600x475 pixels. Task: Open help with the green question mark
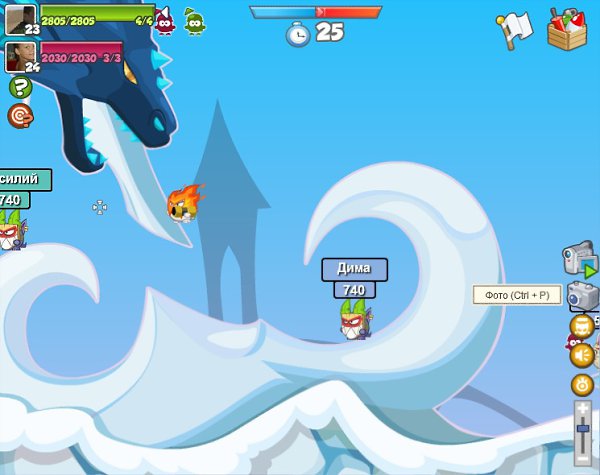coord(20,88)
